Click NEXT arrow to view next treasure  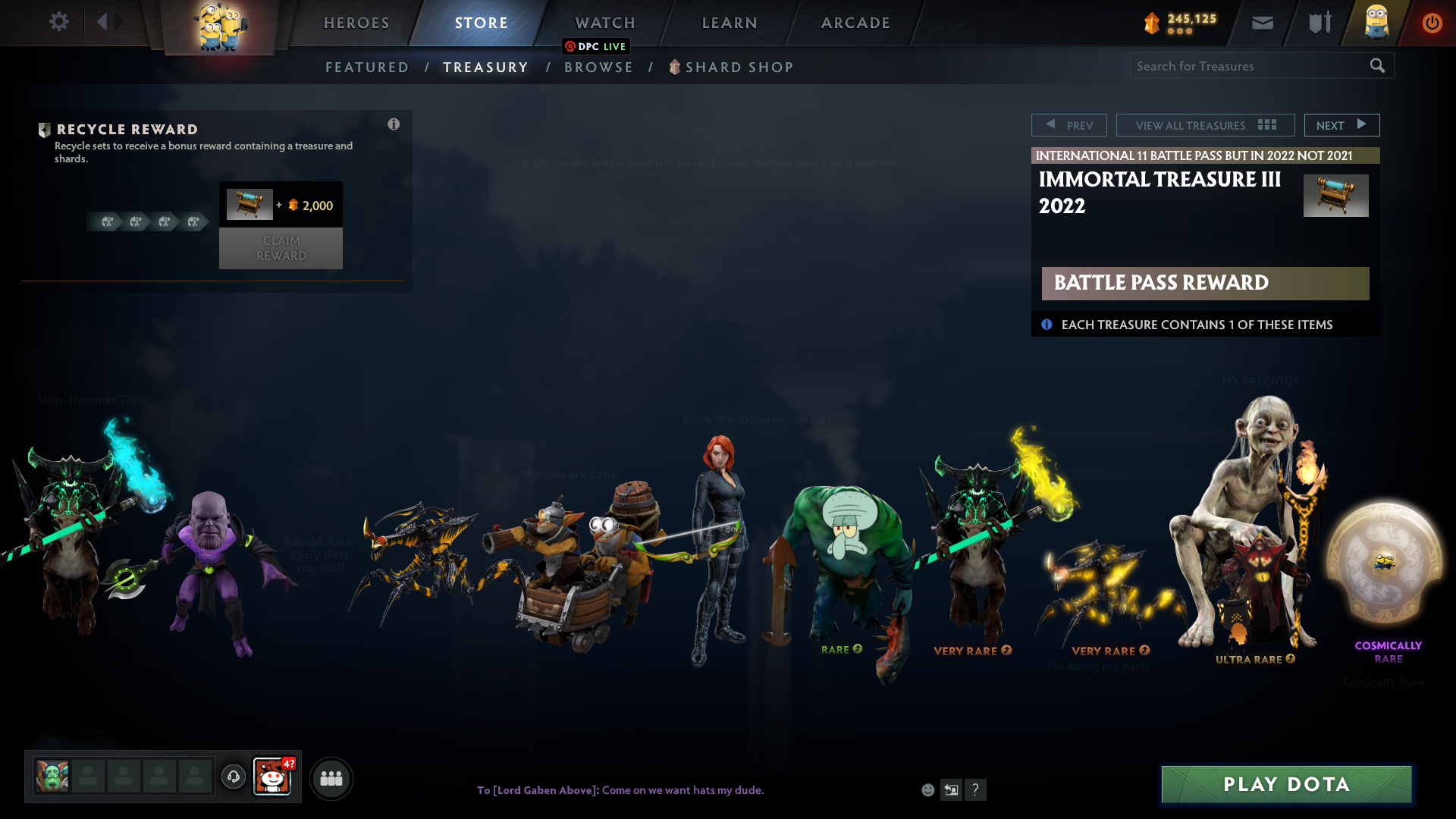[x=1341, y=124]
